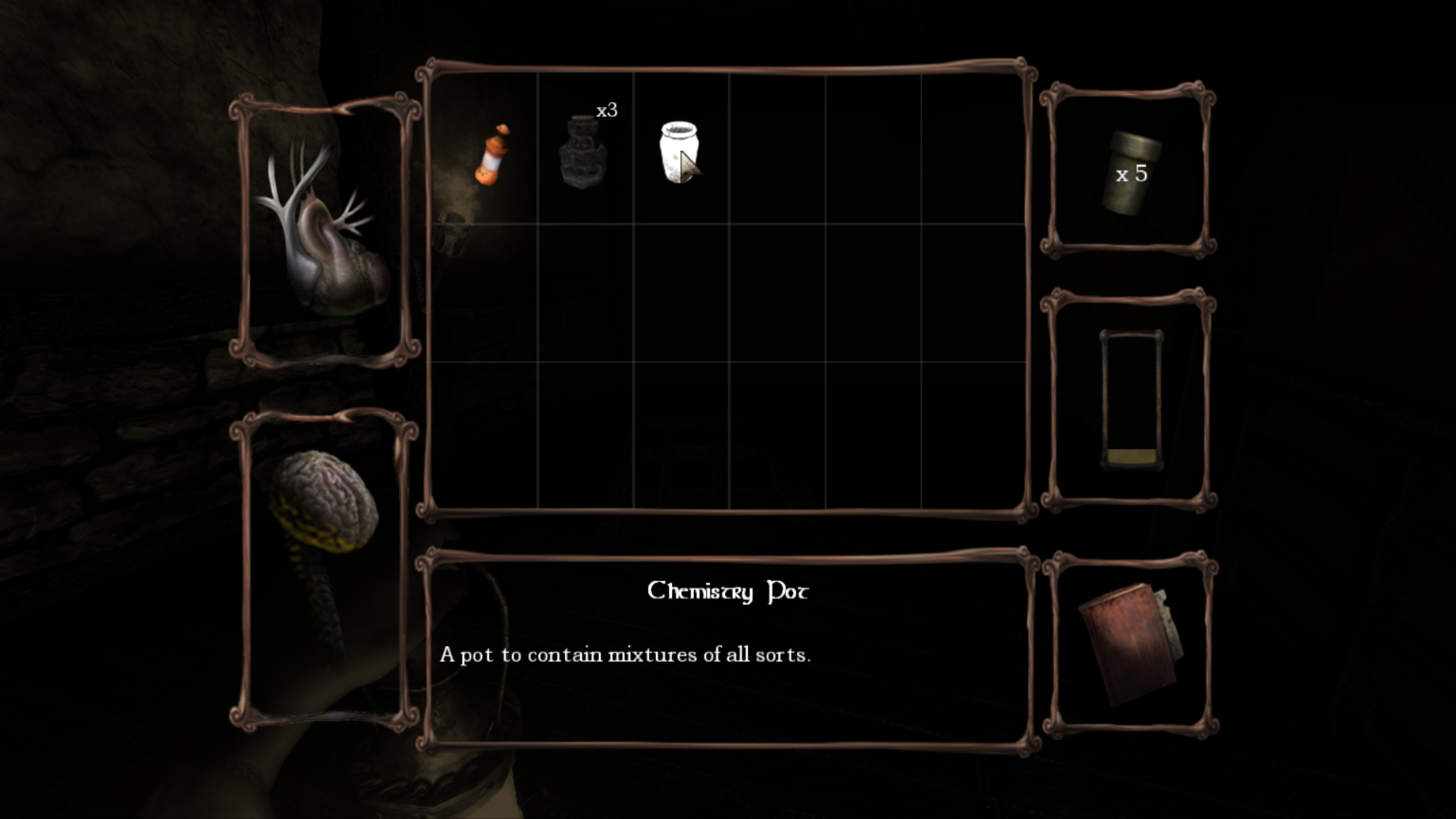Open the red journal book
The image size is (1456, 819).
point(1129,645)
